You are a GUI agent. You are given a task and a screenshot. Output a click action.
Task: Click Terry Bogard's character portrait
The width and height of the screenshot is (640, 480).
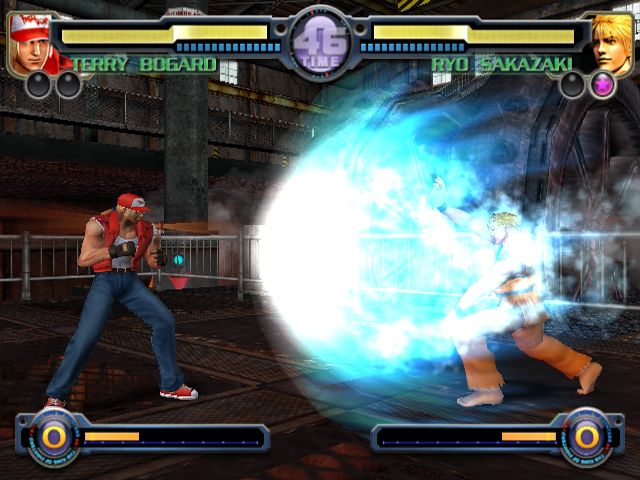(34, 44)
